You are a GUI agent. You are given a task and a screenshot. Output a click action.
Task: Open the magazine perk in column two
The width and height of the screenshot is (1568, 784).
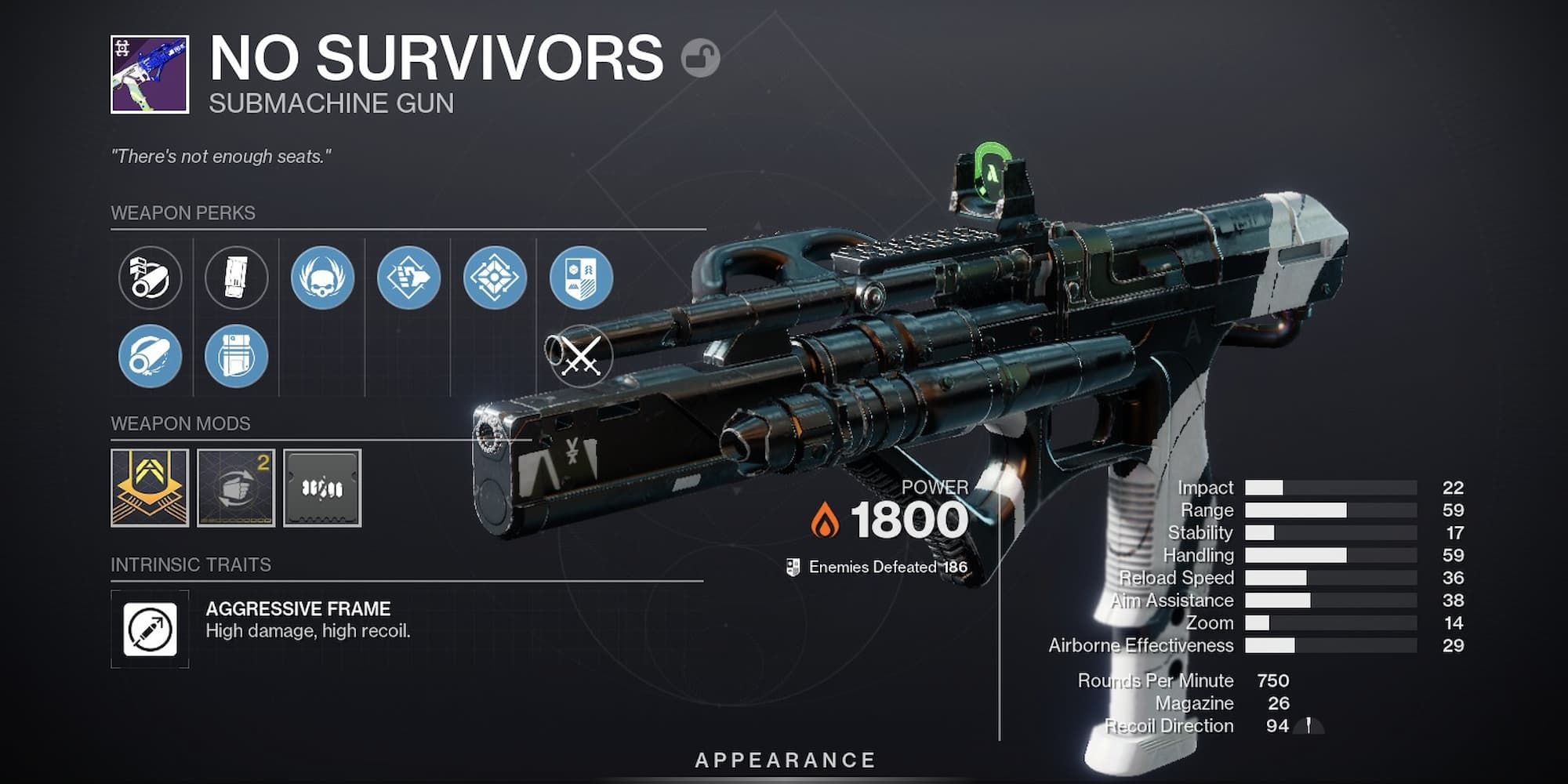click(237, 278)
